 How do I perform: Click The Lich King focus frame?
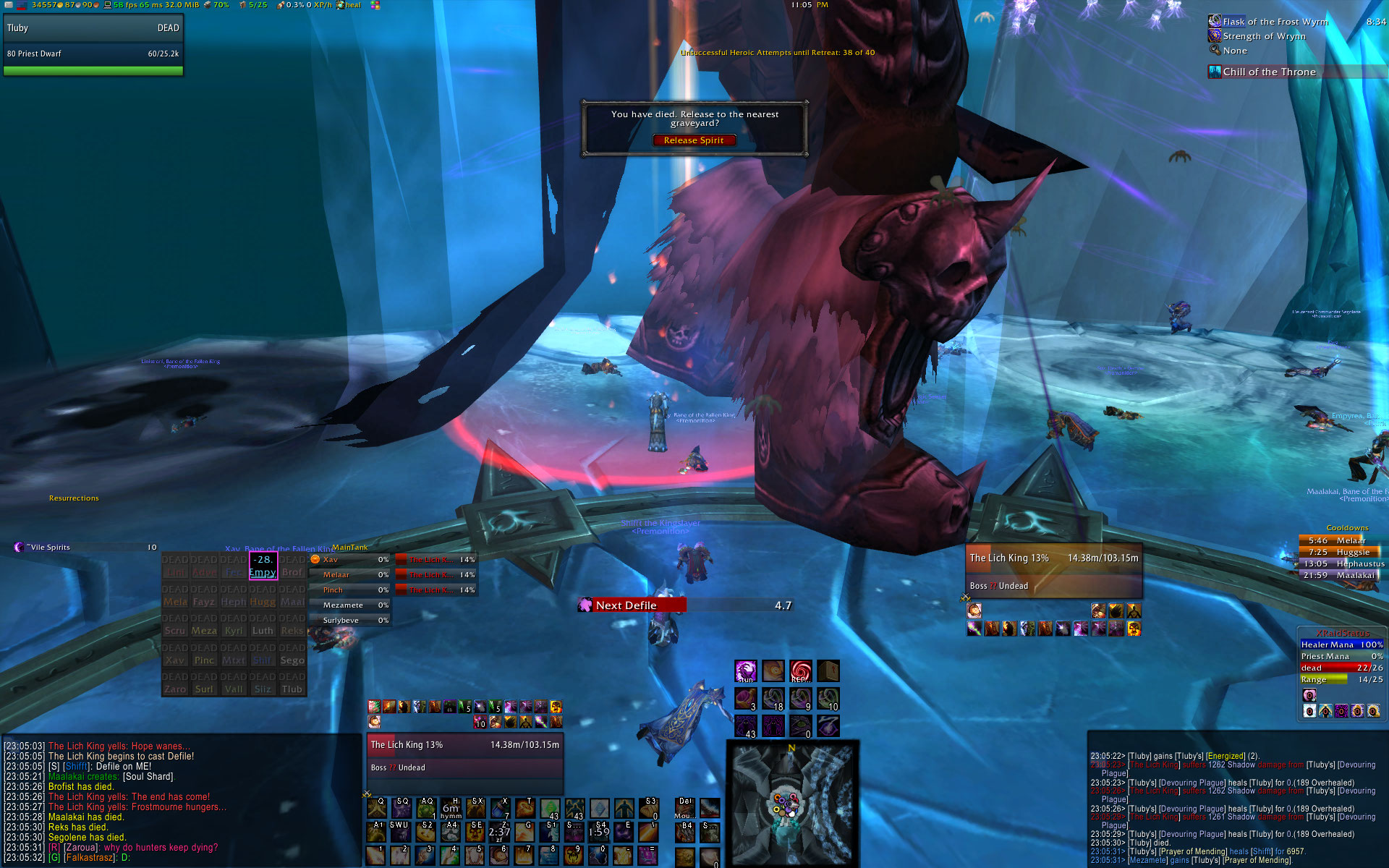(464, 755)
